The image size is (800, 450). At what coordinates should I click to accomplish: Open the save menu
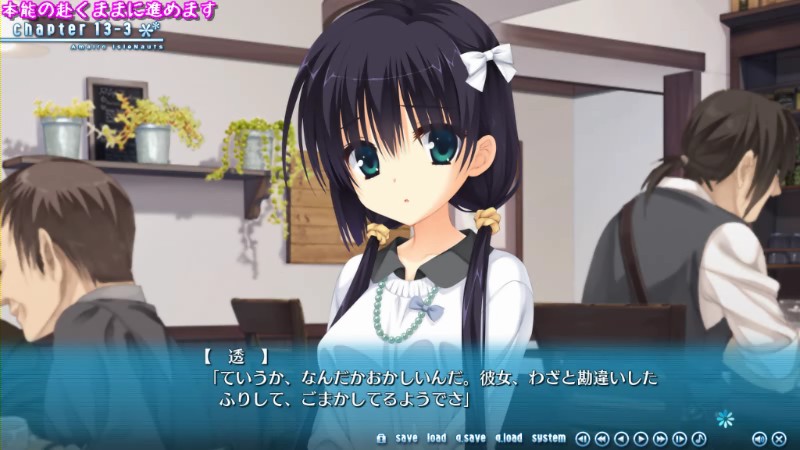point(406,438)
